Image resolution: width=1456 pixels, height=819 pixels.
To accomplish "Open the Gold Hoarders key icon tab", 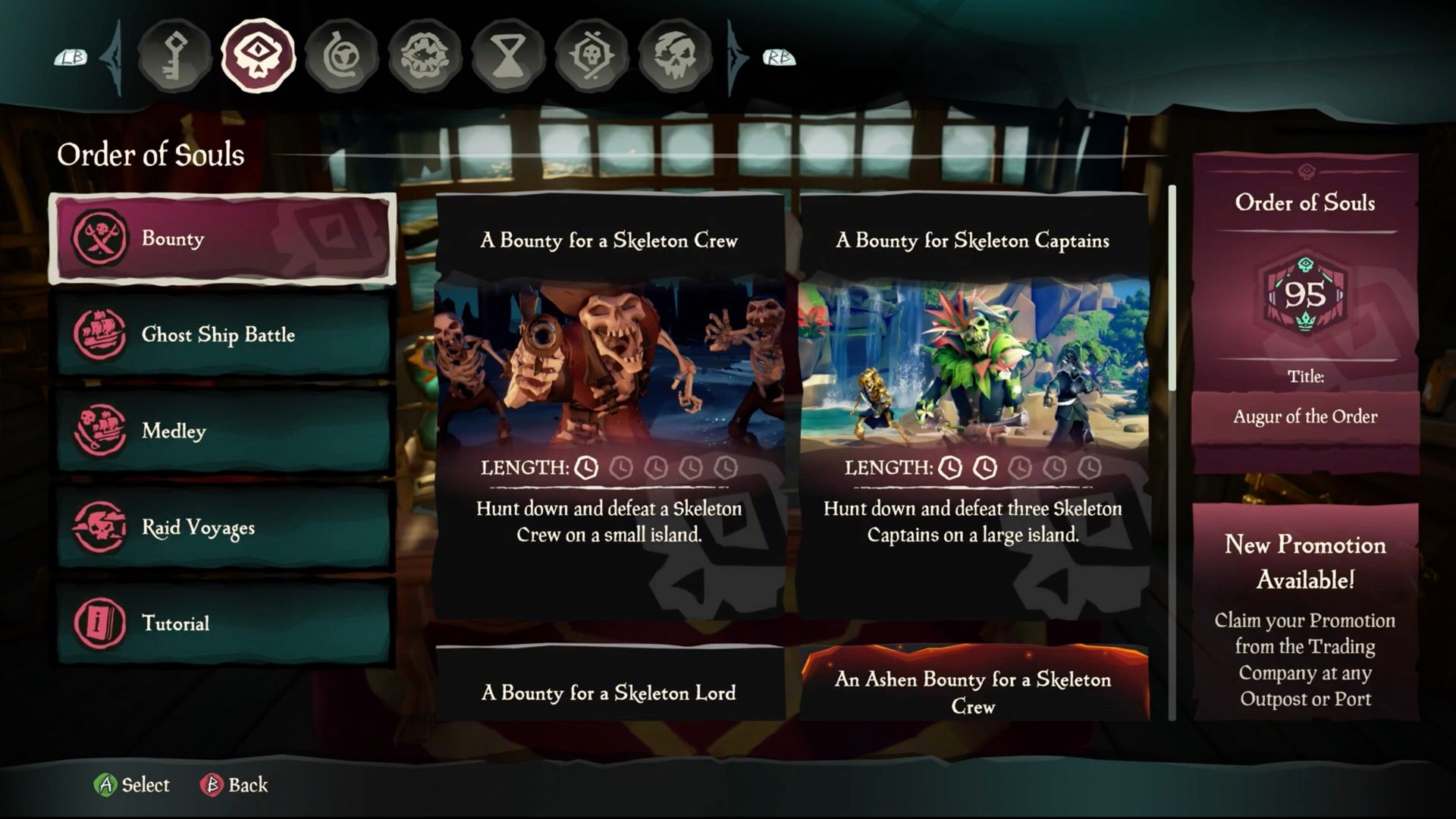I will (174, 55).
